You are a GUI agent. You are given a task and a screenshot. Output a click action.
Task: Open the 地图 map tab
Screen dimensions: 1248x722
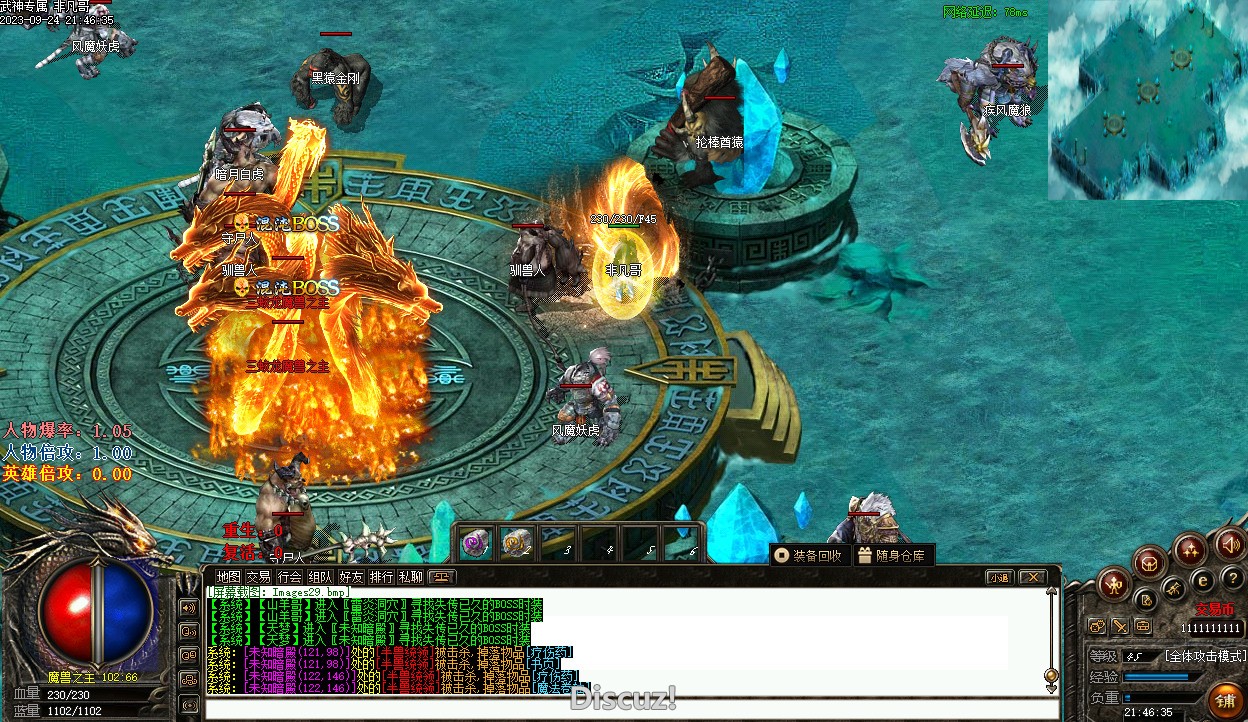[x=229, y=577]
